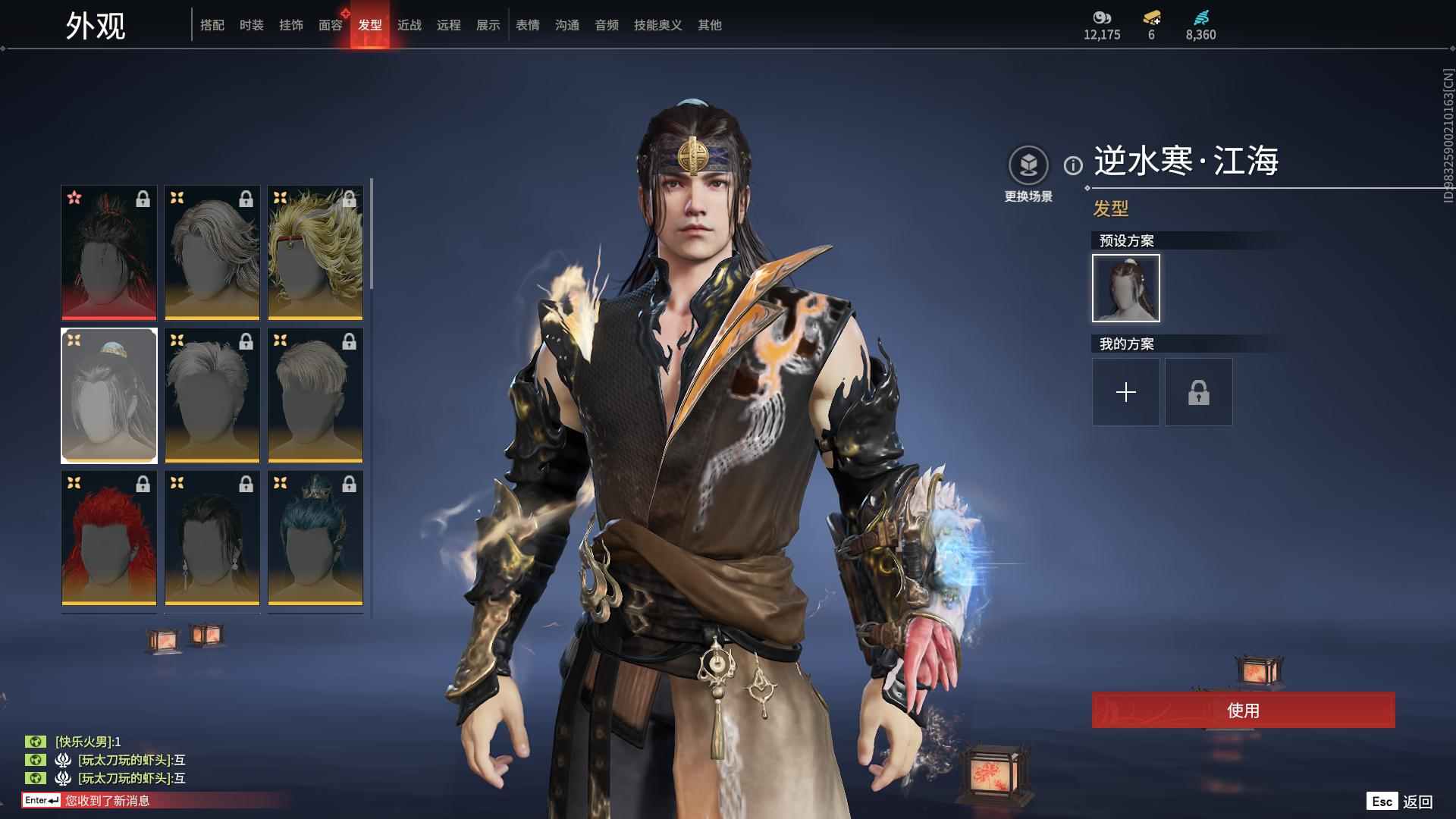Select the 预设方案 preset hairstyle thumbnail
Image resolution: width=1456 pixels, height=819 pixels.
[x=1125, y=288]
